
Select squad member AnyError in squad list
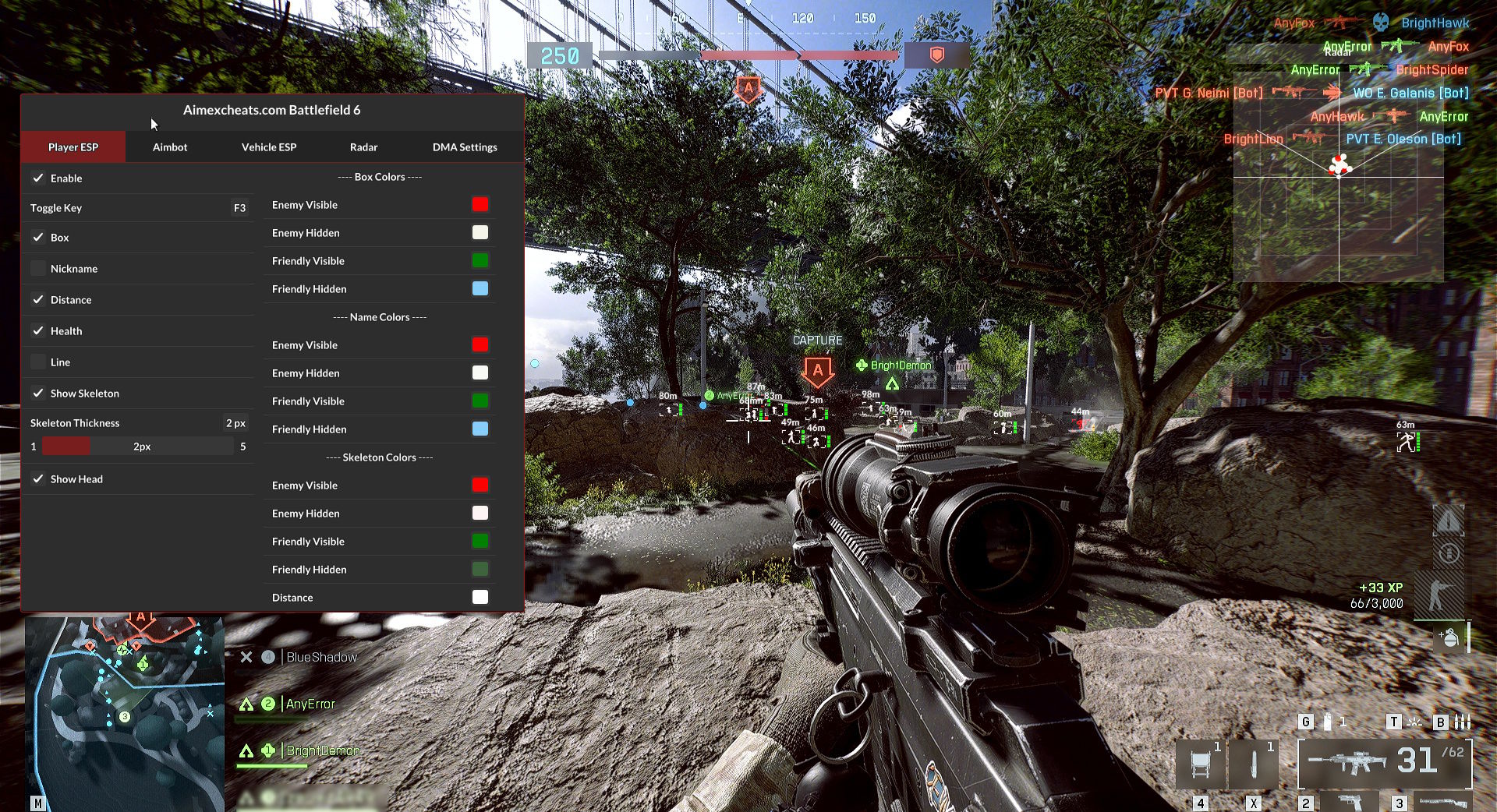[x=310, y=704]
